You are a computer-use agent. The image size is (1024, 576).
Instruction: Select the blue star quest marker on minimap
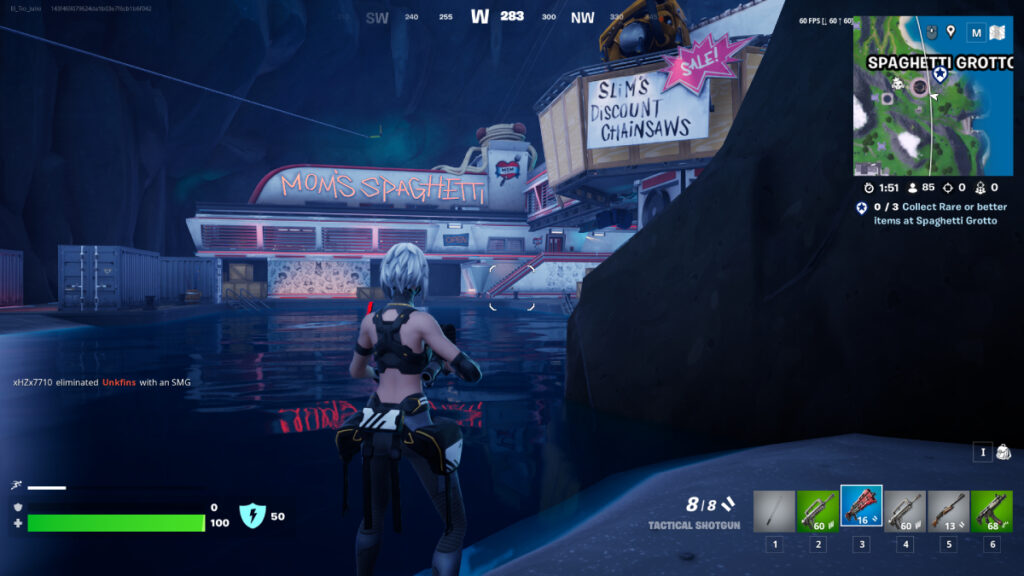939,74
